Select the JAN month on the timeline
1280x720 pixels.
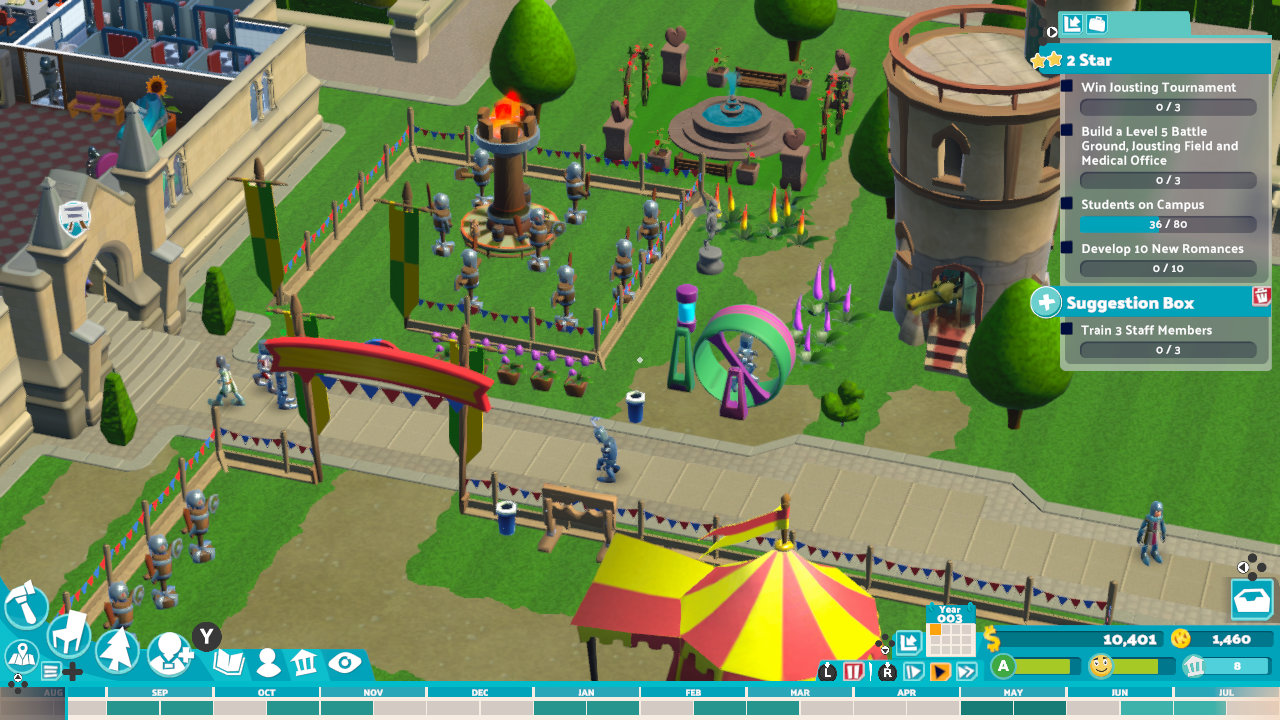point(586,691)
